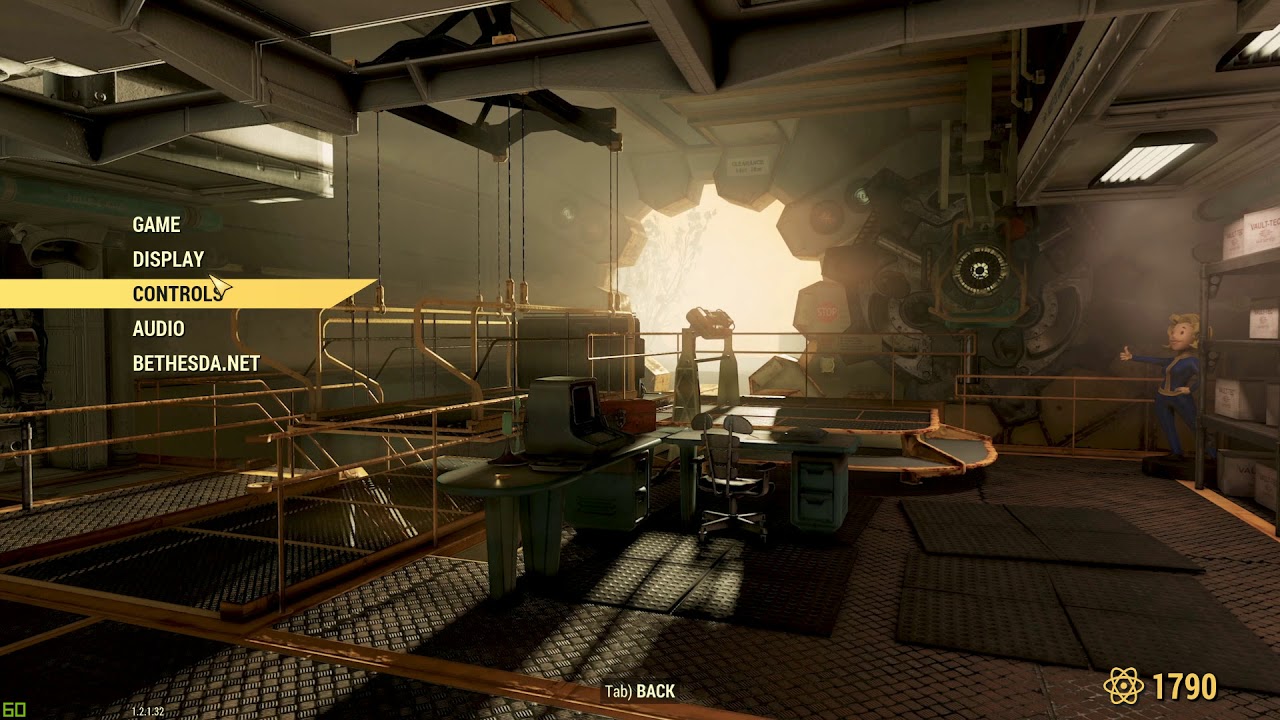Choose the highlighted Controls option

(x=177, y=294)
